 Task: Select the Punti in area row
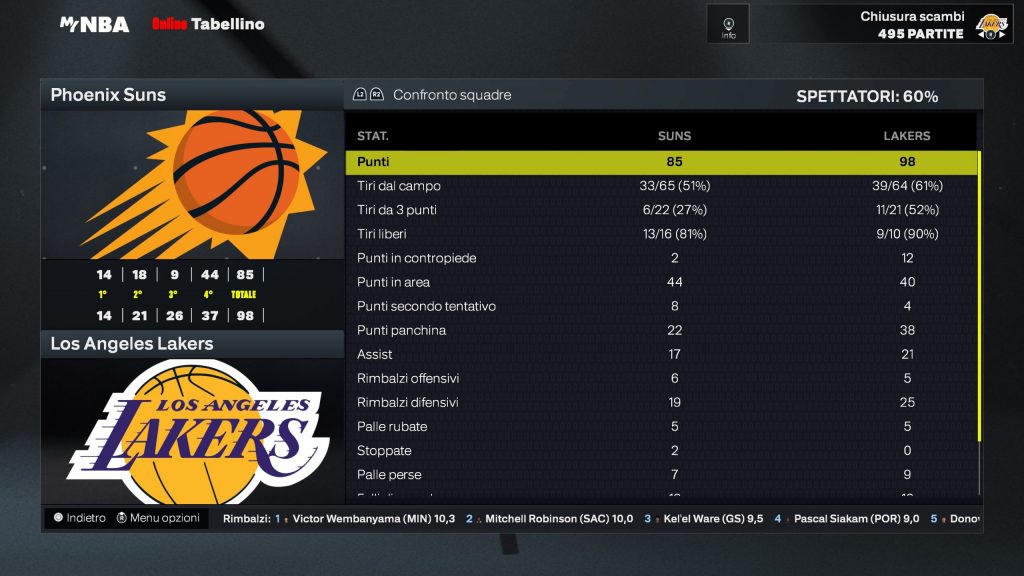[x=661, y=282]
